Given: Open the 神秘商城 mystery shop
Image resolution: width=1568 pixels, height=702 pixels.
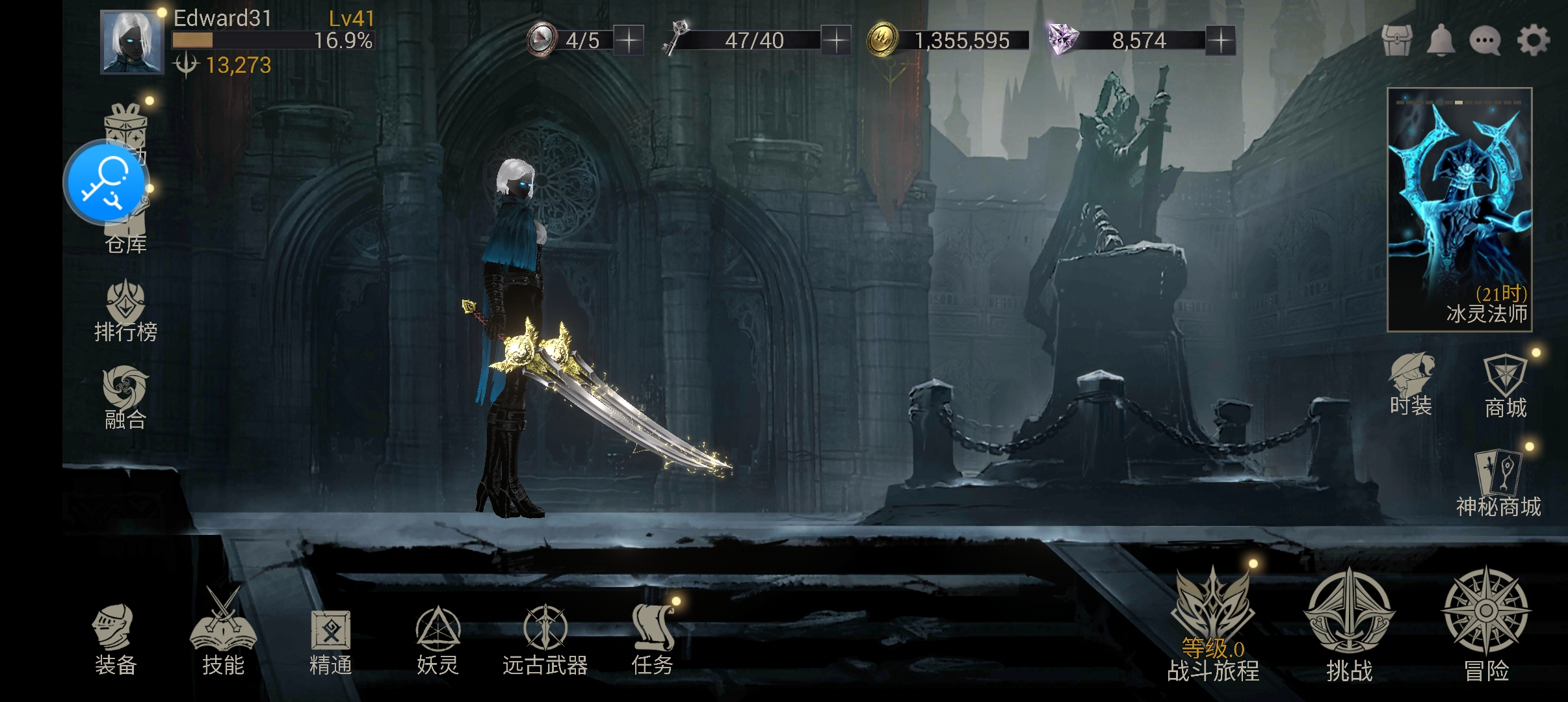Looking at the screenshot, I should click(x=1498, y=482).
